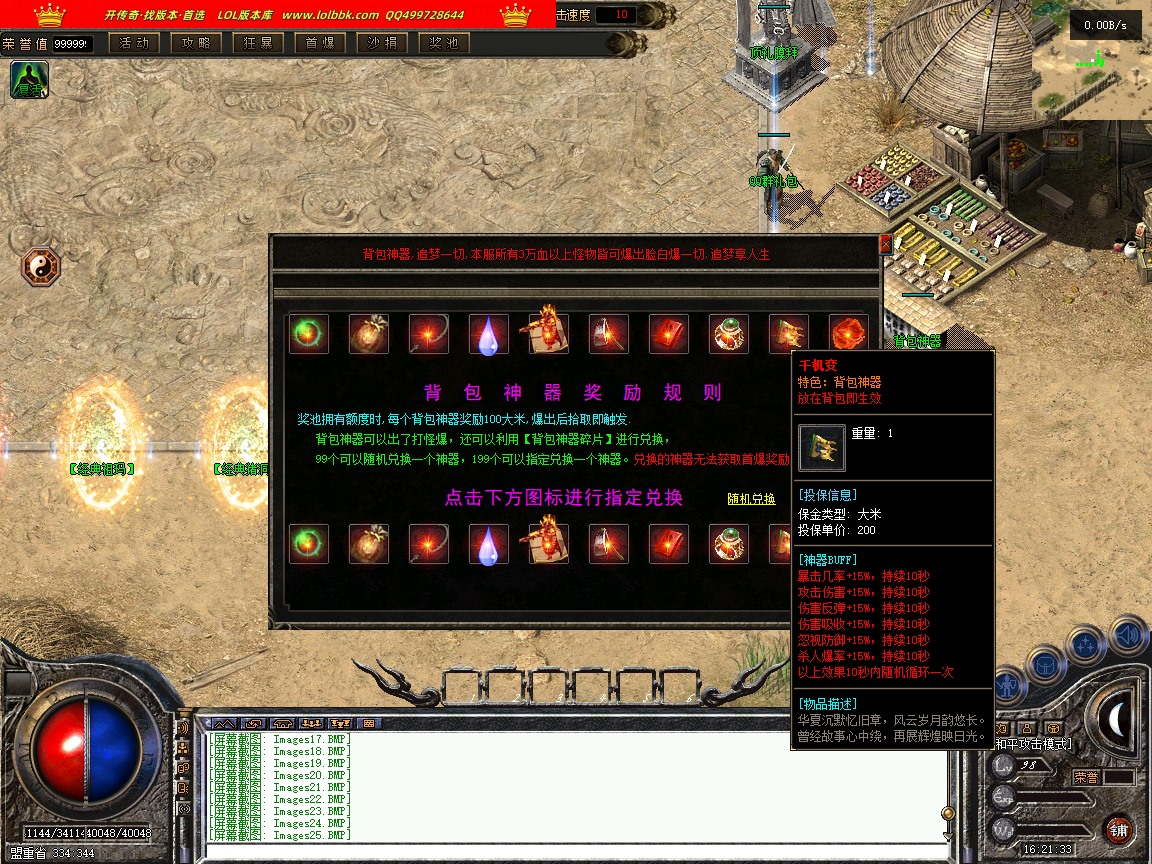The height and width of the screenshot is (864, 1152).
Task: Click the chat log scrollbar knob
Action: coord(947,813)
